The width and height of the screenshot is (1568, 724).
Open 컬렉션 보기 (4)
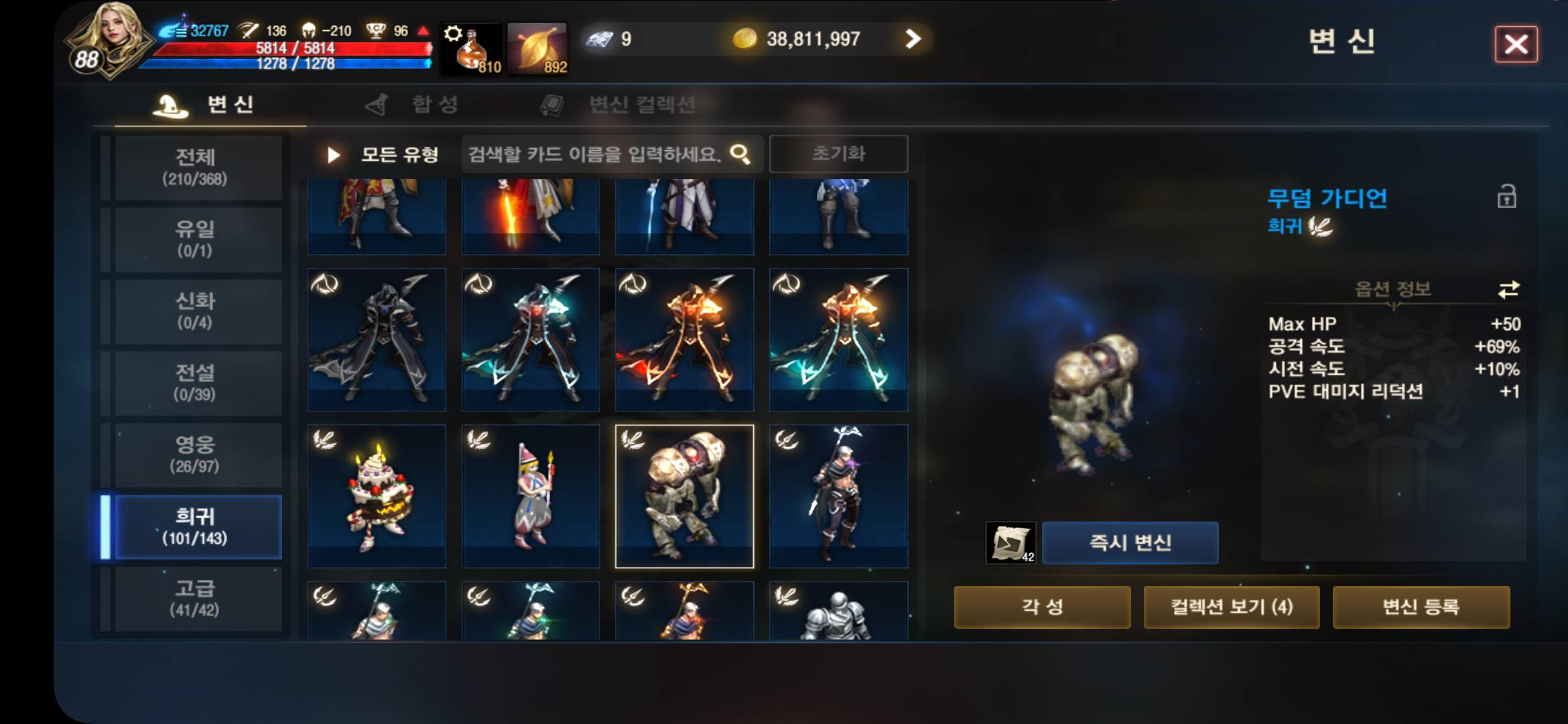[1233, 606]
